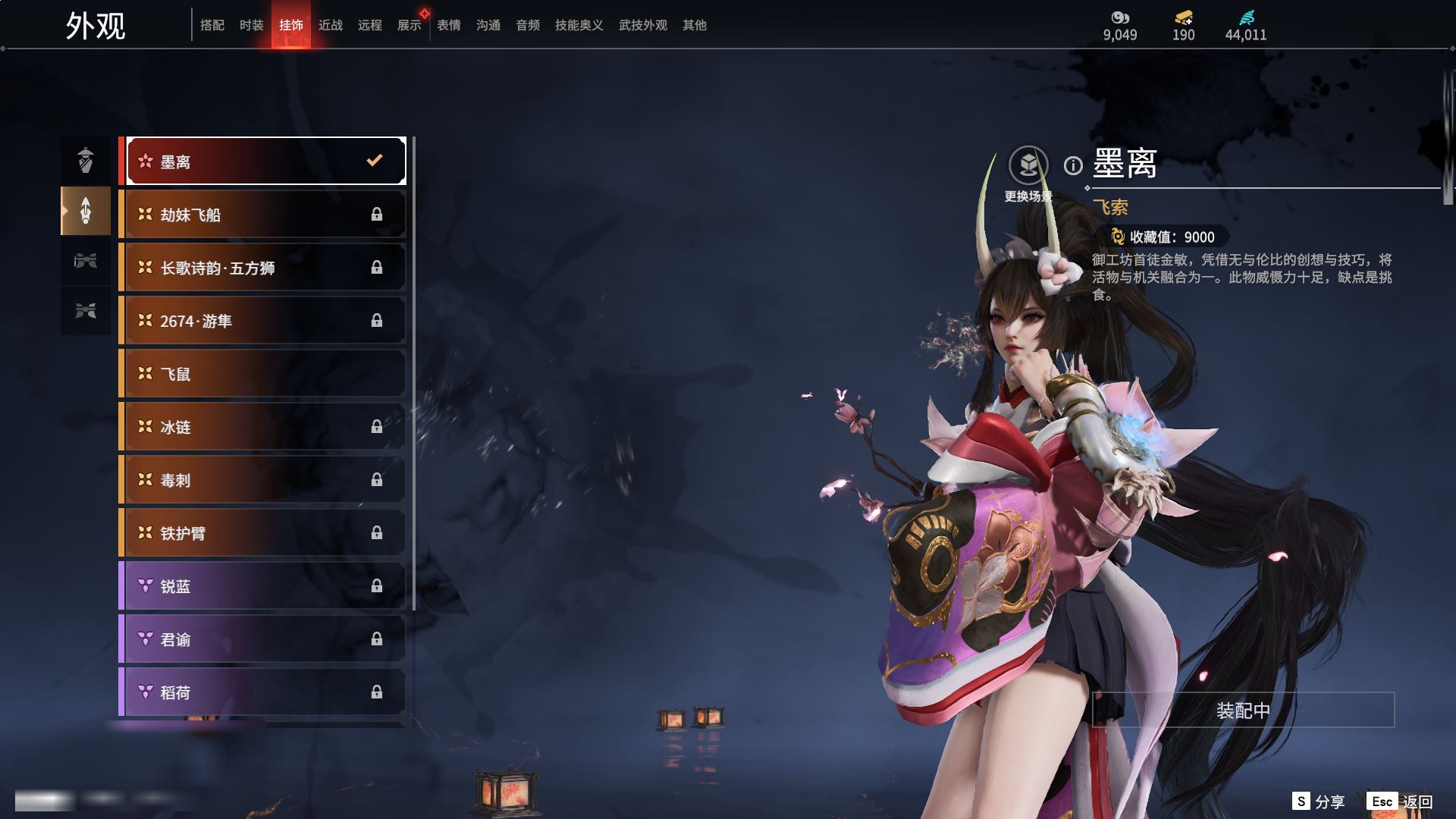Select the straw hat category icon
This screenshot has height=819, width=1456.
[86, 160]
